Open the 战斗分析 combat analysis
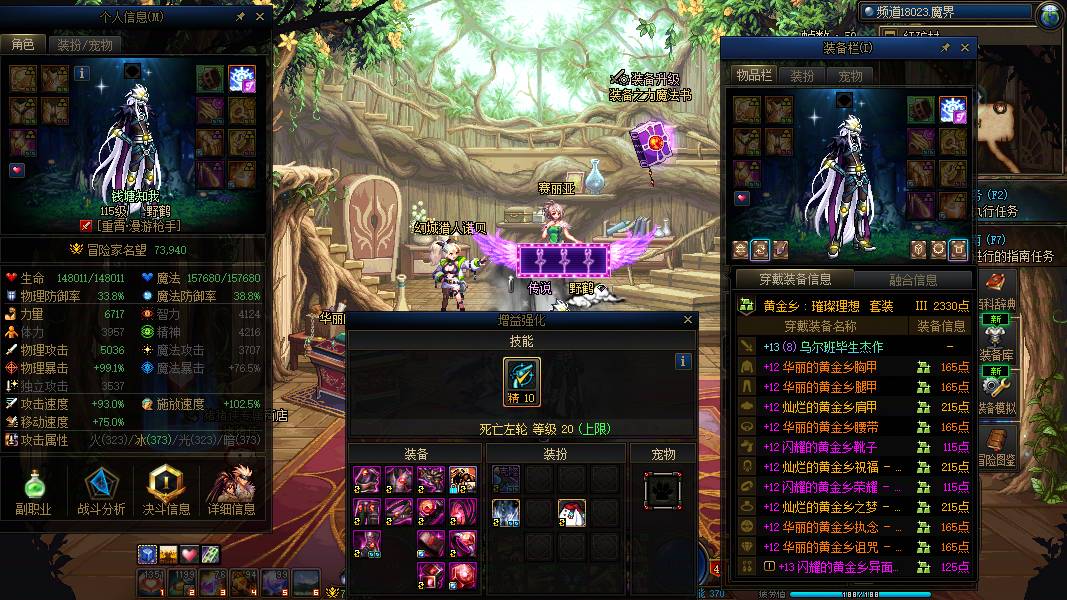 [x=100, y=490]
